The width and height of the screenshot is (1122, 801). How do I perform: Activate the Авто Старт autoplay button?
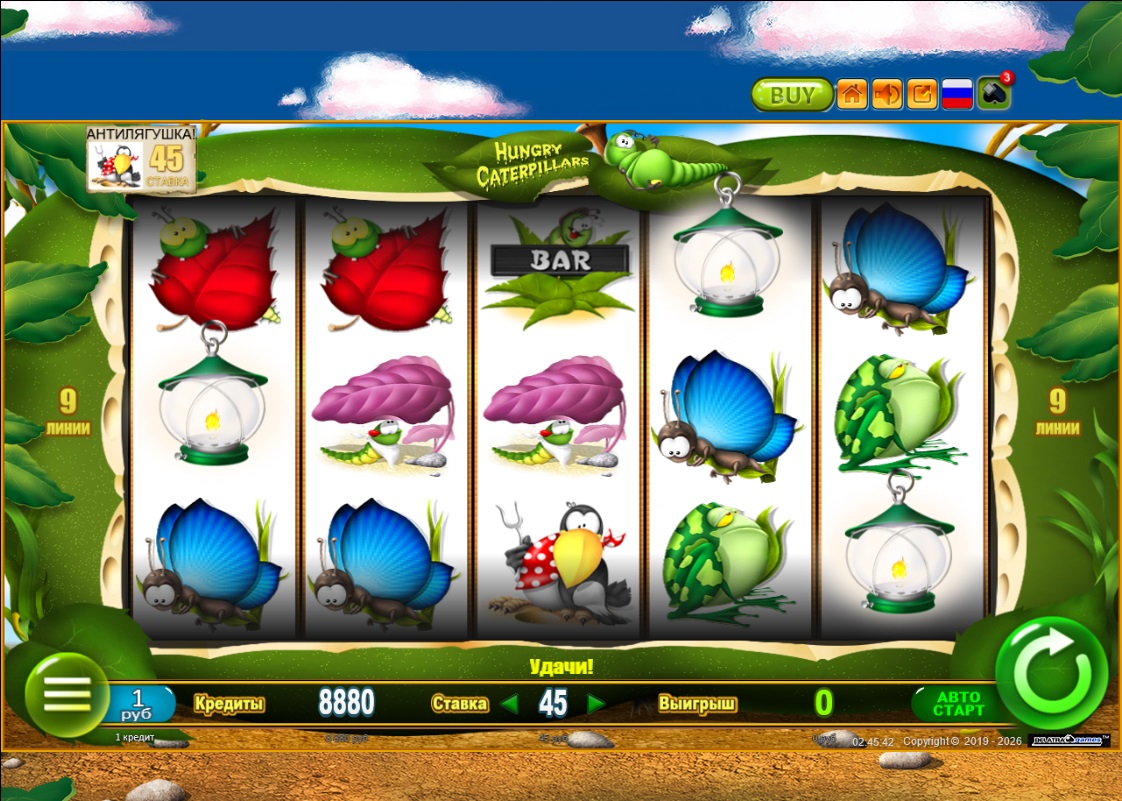point(957,703)
